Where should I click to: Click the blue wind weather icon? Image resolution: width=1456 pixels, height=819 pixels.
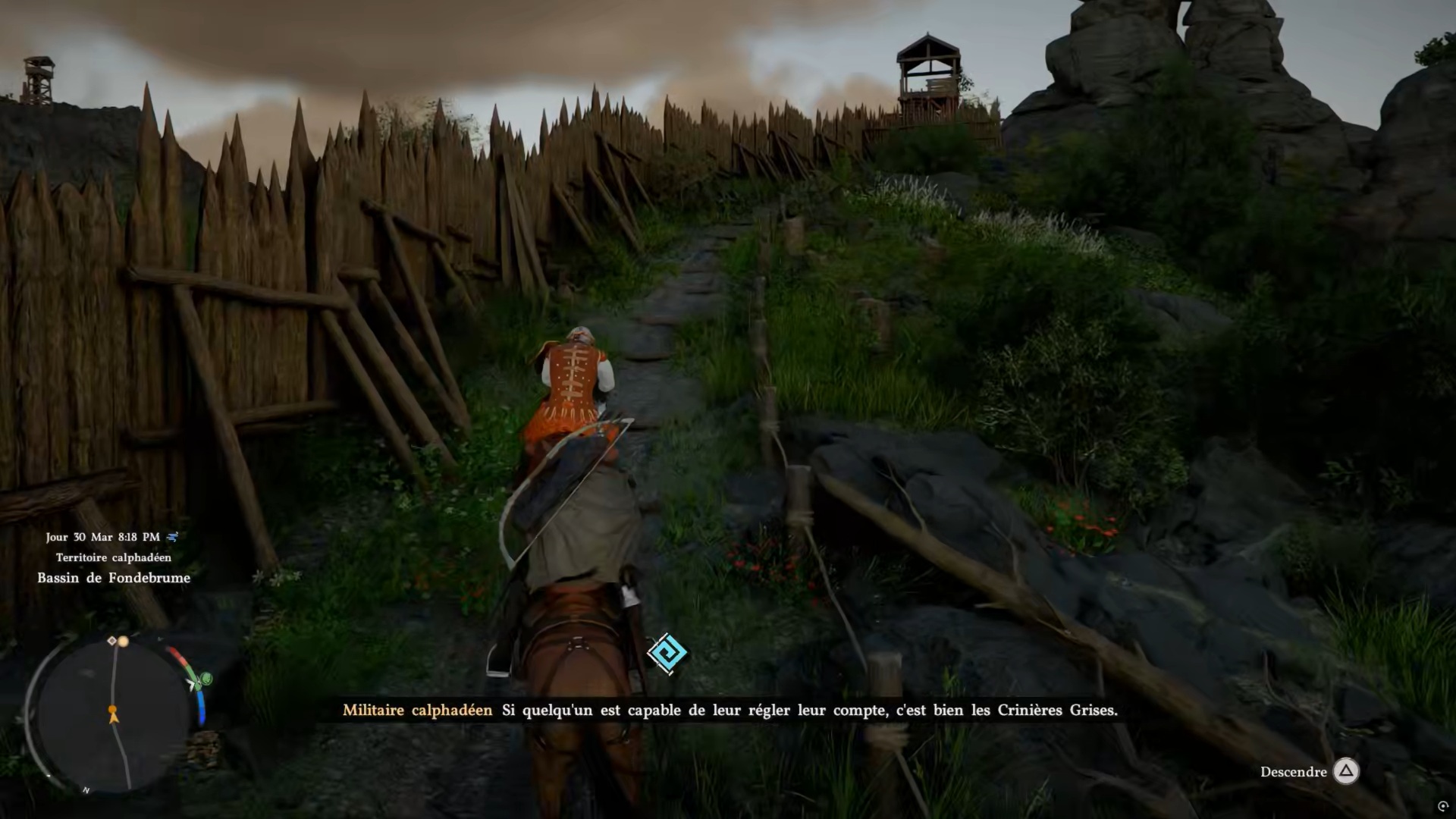tap(173, 537)
